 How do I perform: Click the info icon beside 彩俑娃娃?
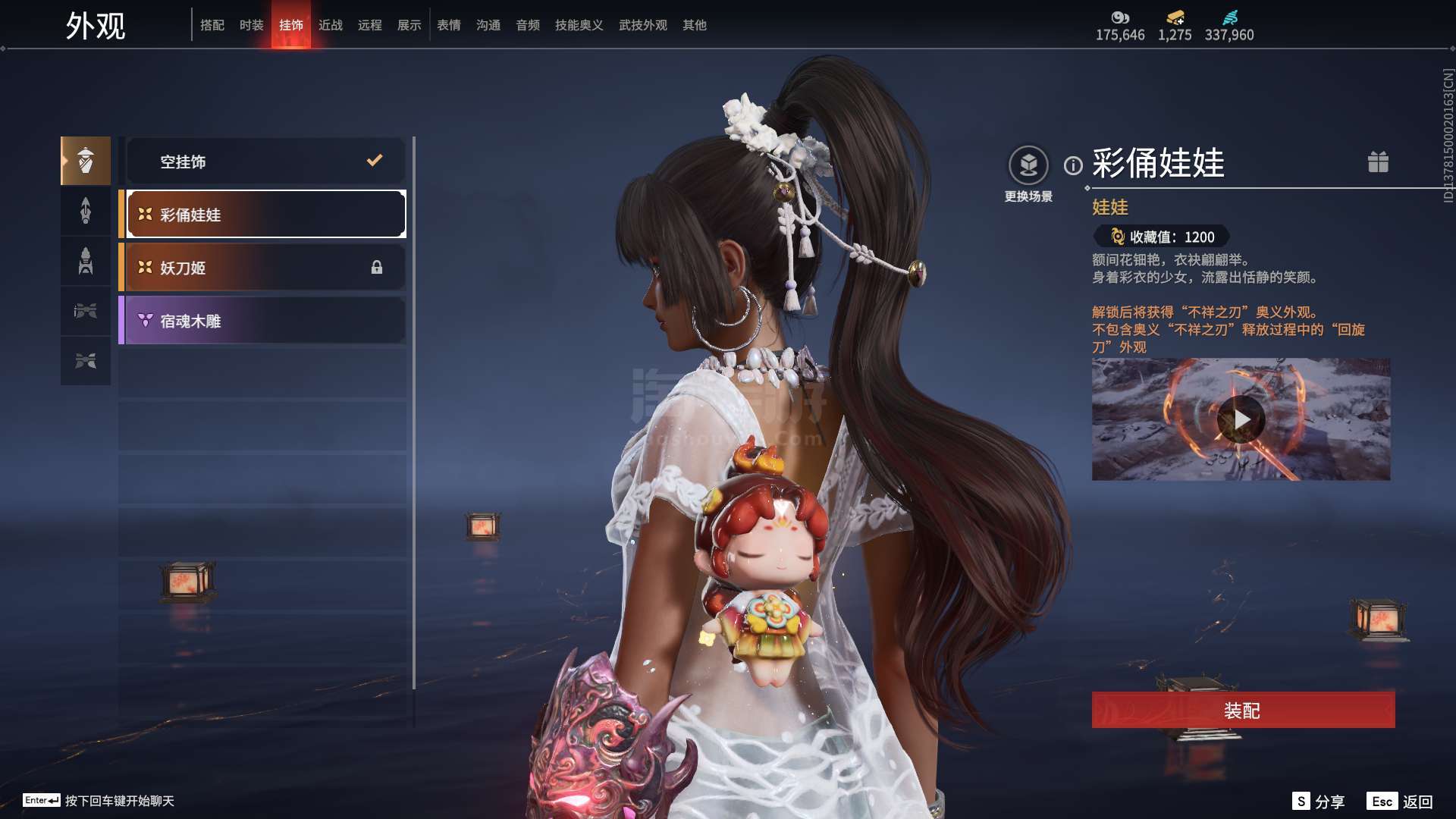1073,165
